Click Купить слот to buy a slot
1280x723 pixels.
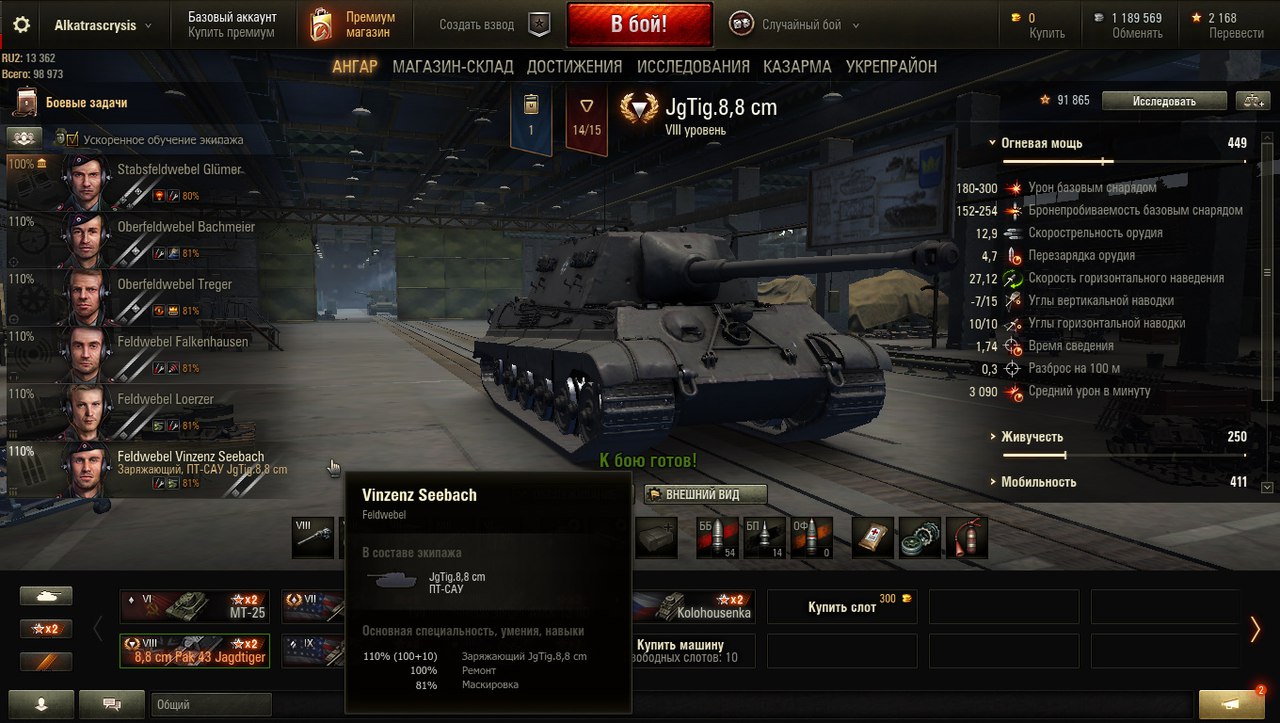click(x=842, y=607)
